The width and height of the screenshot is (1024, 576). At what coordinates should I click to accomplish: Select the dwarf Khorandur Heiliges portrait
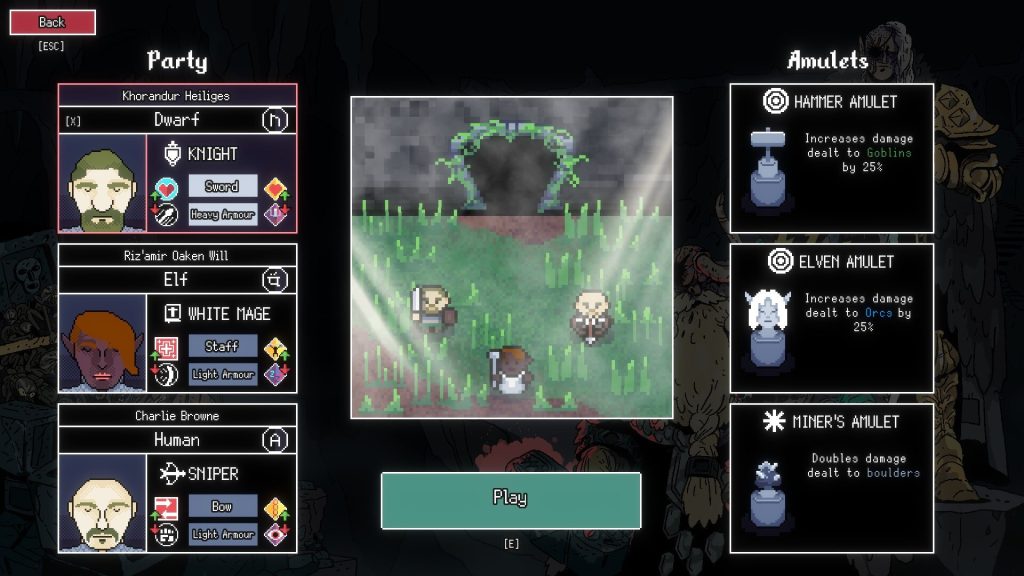click(102, 183)
